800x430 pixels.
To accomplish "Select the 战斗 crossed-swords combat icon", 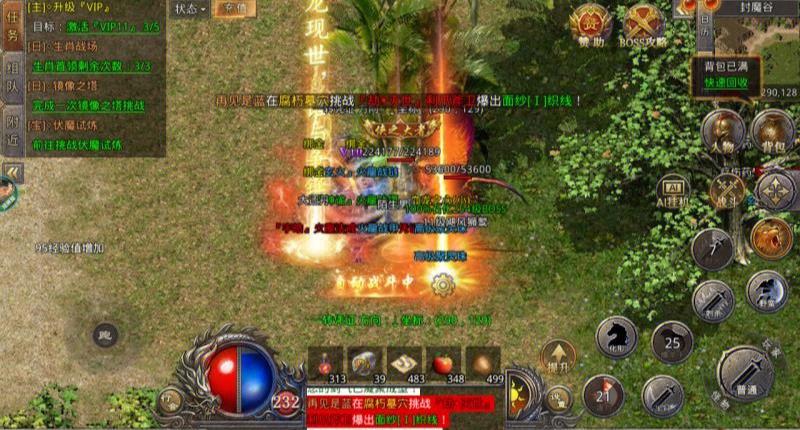I will 727,190.
